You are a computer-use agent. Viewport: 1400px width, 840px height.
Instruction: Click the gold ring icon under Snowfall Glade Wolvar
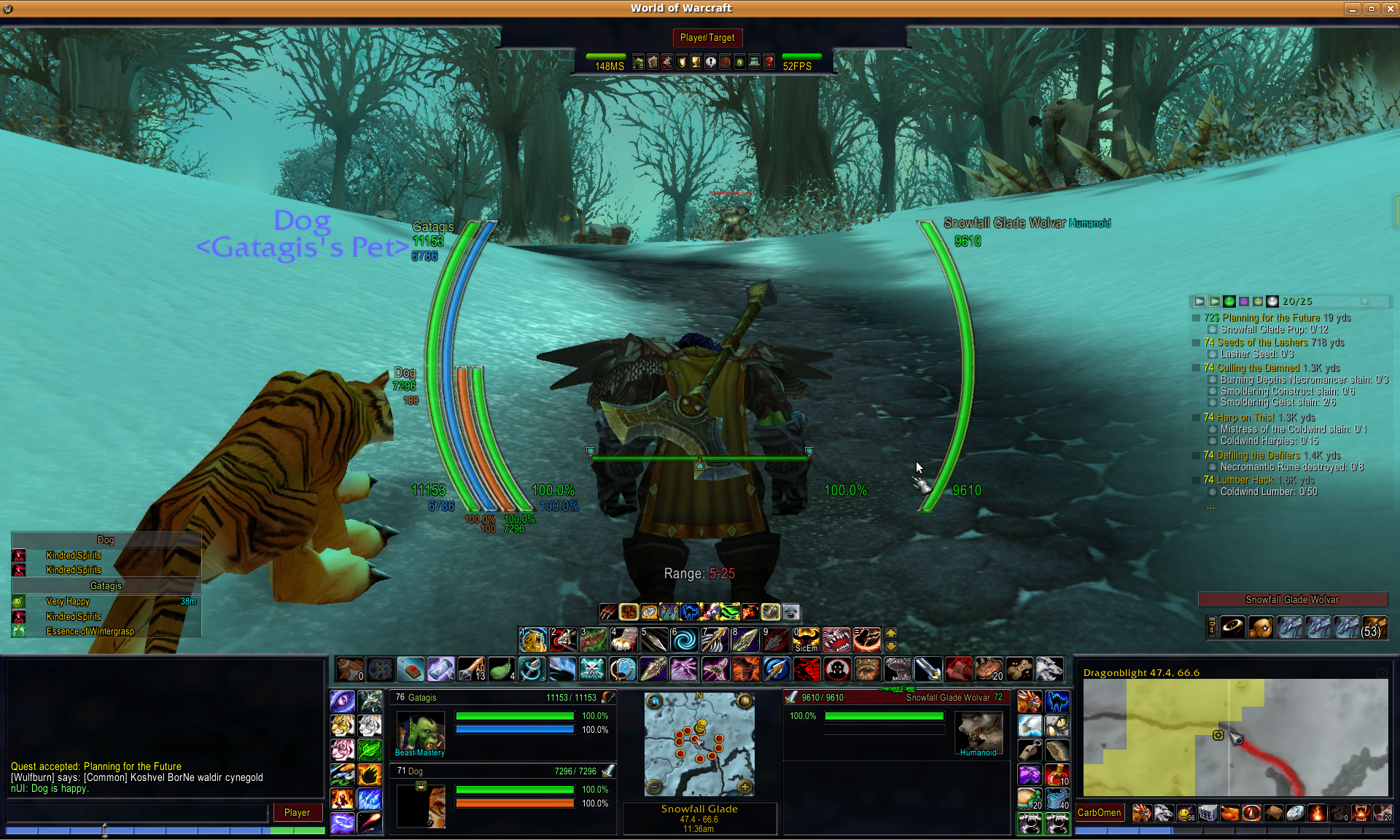pos(1233,627)
